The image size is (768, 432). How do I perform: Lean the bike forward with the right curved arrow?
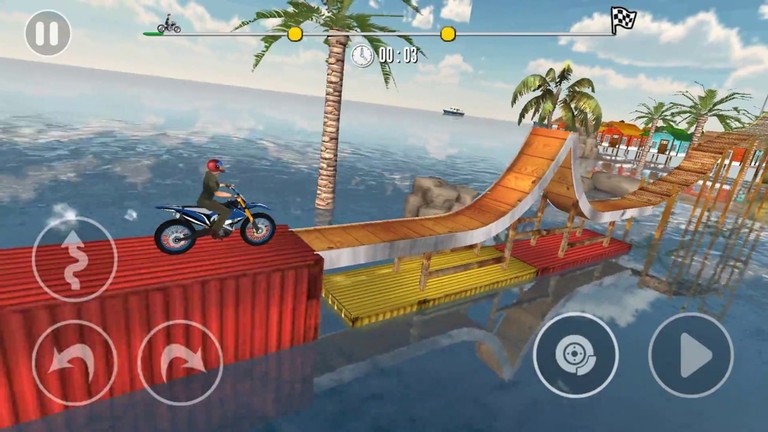tap(180, 362)
